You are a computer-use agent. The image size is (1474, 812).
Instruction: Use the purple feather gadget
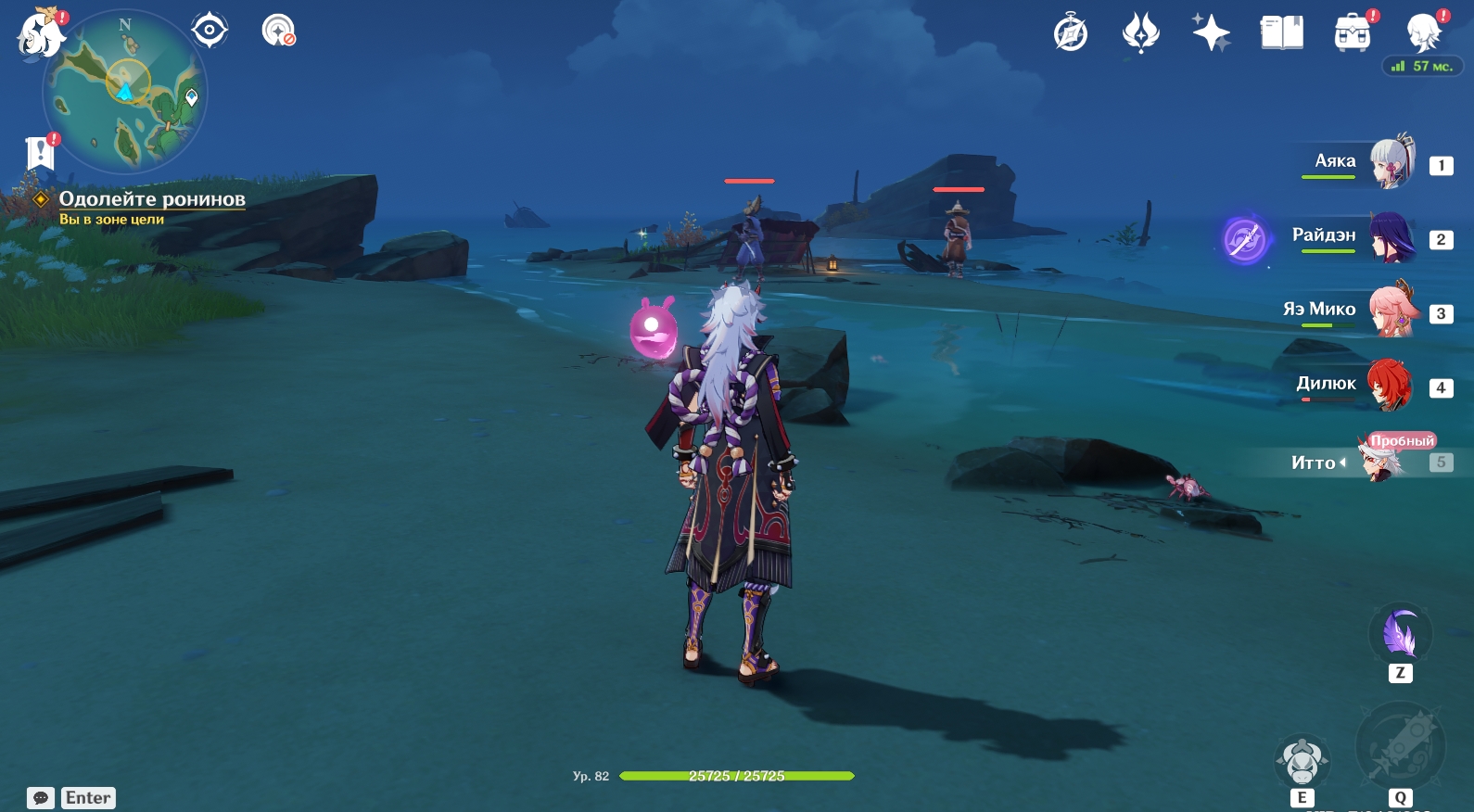pyautogui.click(x=1400, y=635)
